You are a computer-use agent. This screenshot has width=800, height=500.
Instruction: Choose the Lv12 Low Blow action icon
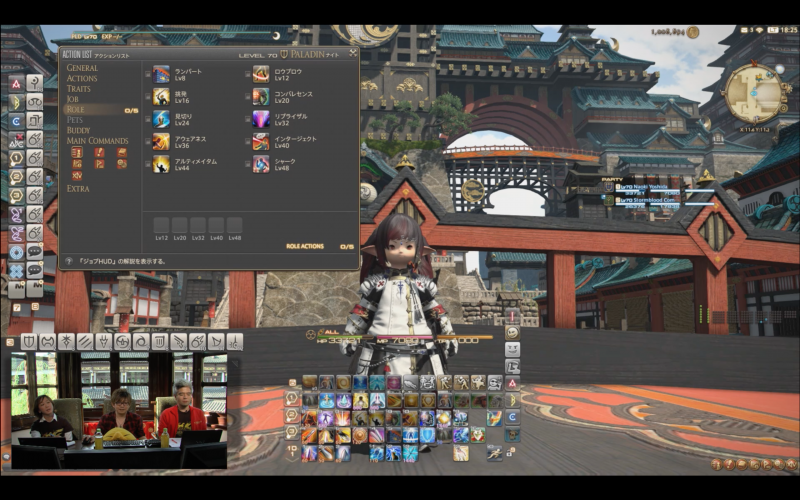261,73
